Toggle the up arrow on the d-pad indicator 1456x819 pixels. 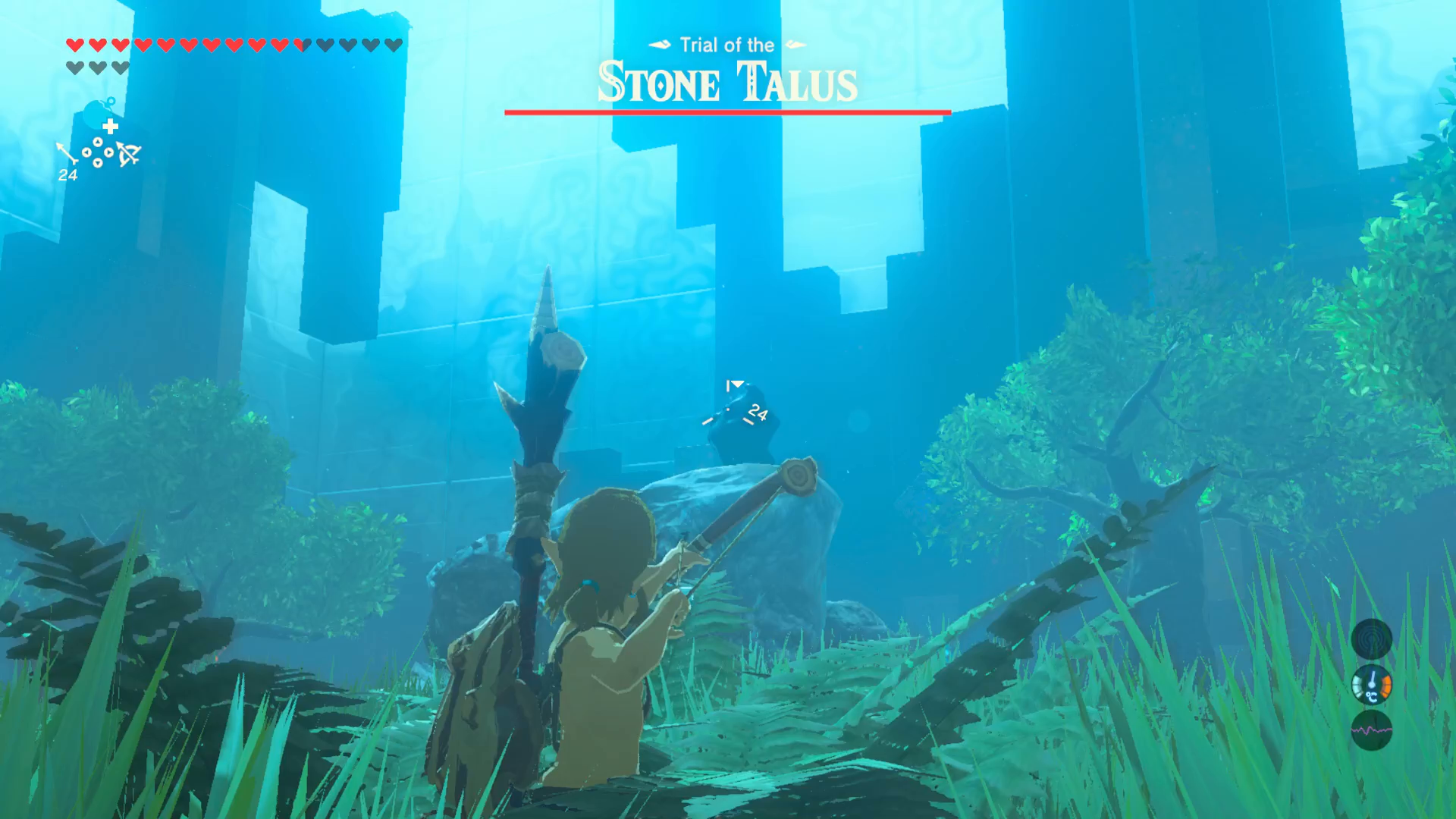[x=98, y=142]
